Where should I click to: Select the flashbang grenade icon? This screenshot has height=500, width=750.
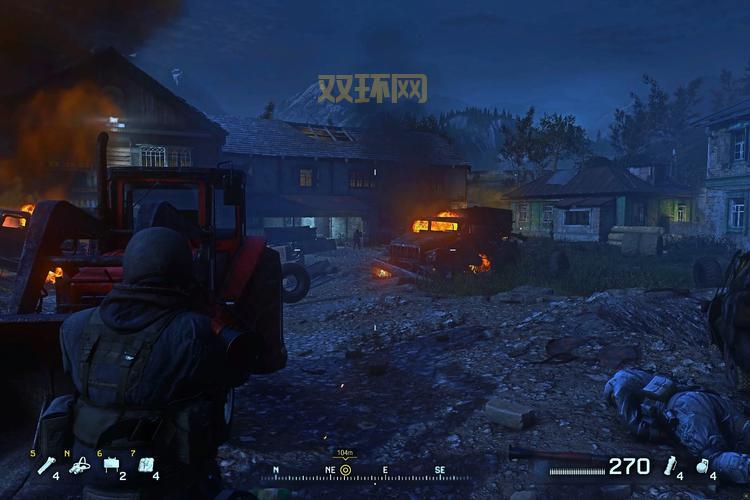670,465
